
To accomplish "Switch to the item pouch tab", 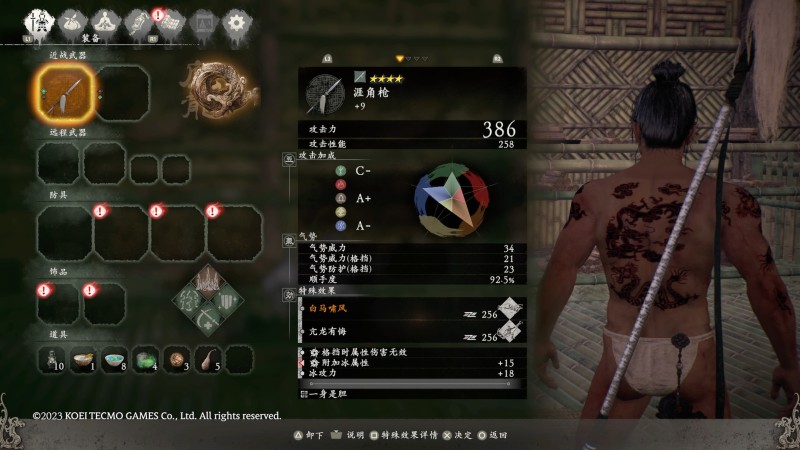I will click(x=73, y=21).
